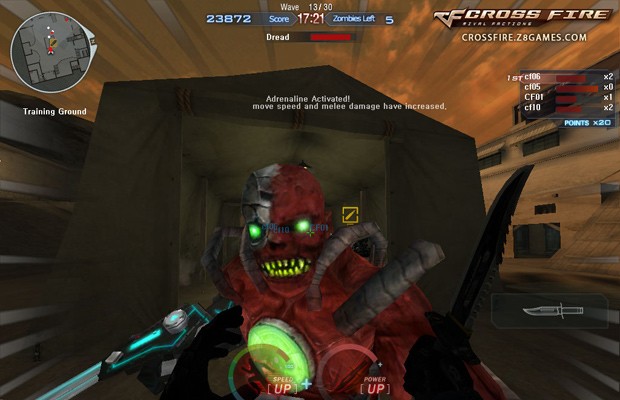The image size is (620, 400).
Task: Select player cf06 in the scoreboard
Action: [533, 76]
